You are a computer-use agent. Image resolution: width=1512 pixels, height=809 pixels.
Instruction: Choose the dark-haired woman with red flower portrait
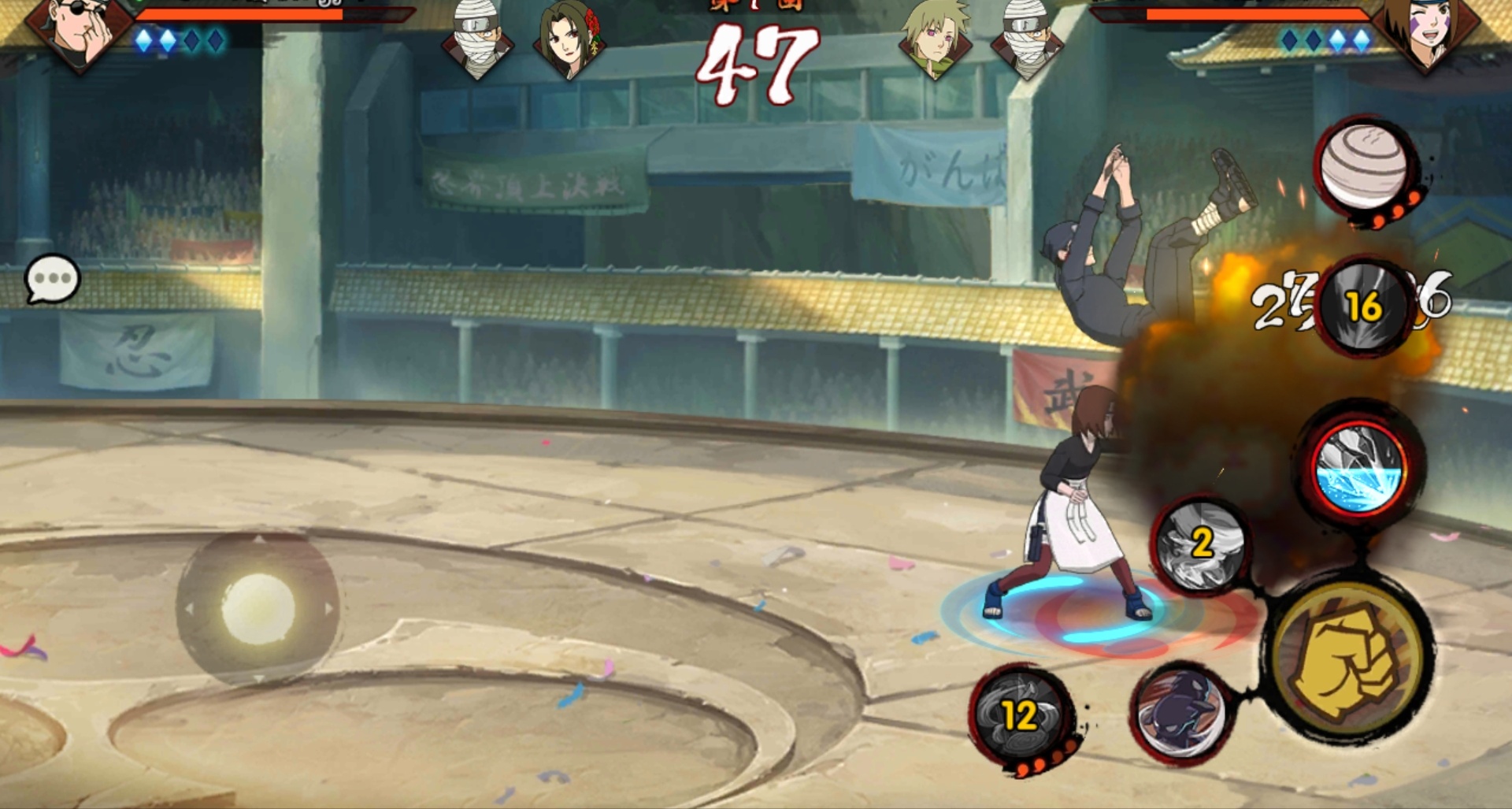[x=569, y=39]
